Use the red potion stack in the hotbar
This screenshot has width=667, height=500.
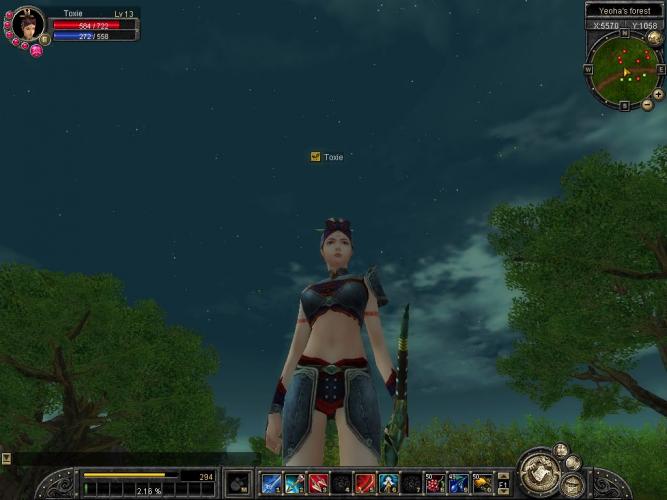click(x=435, y=484)
